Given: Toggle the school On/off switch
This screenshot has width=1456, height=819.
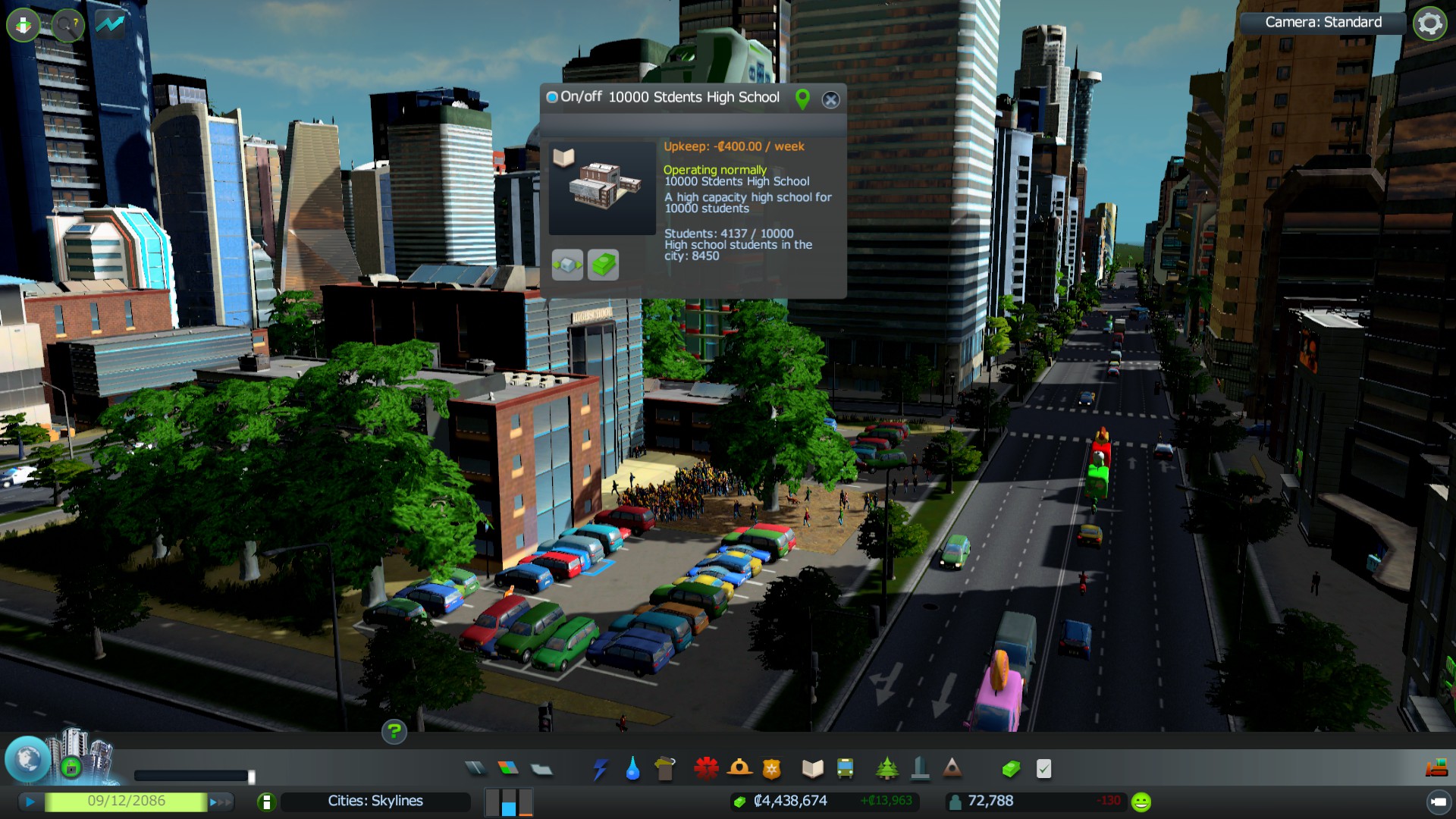Looking at the screenshot, I should coord(552,97).
